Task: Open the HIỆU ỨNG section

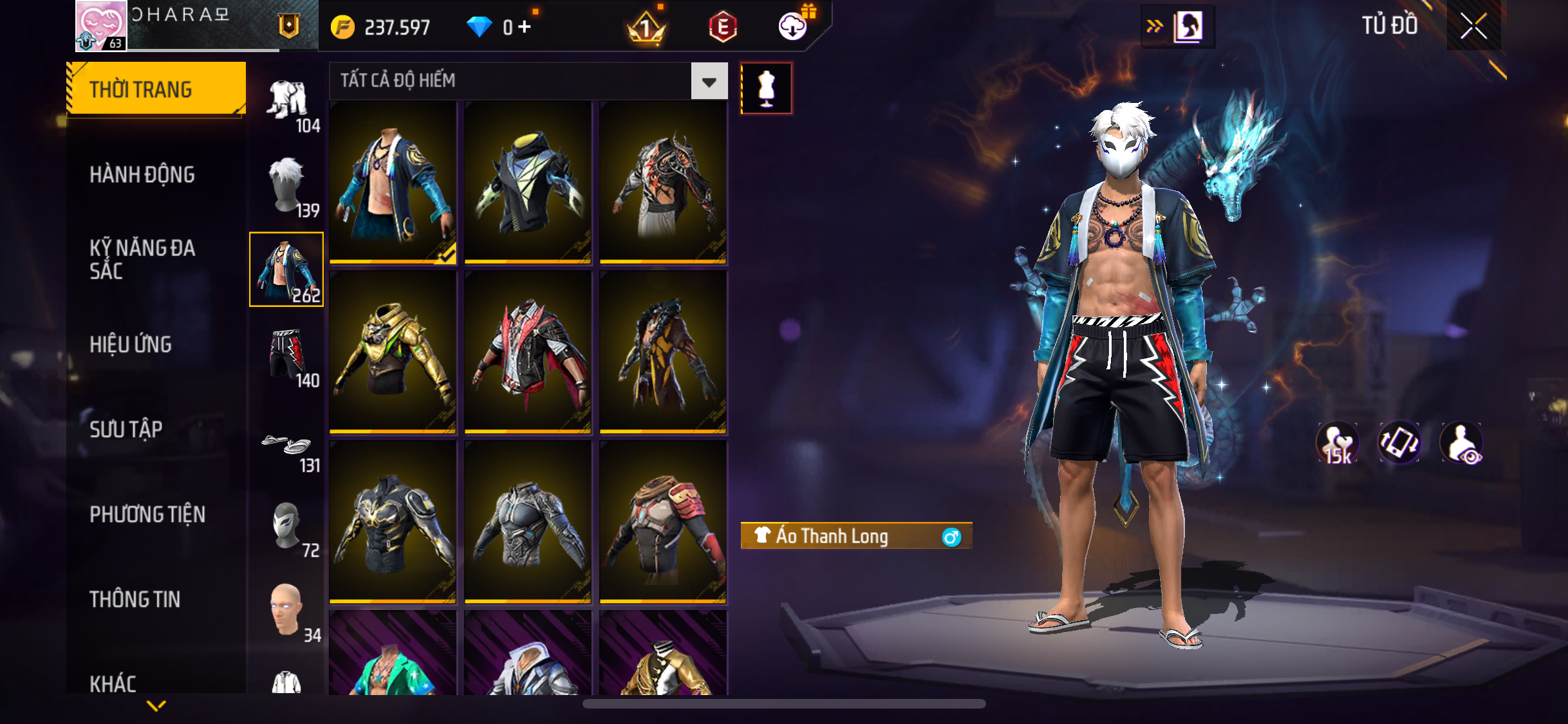Action: point(131,344)
